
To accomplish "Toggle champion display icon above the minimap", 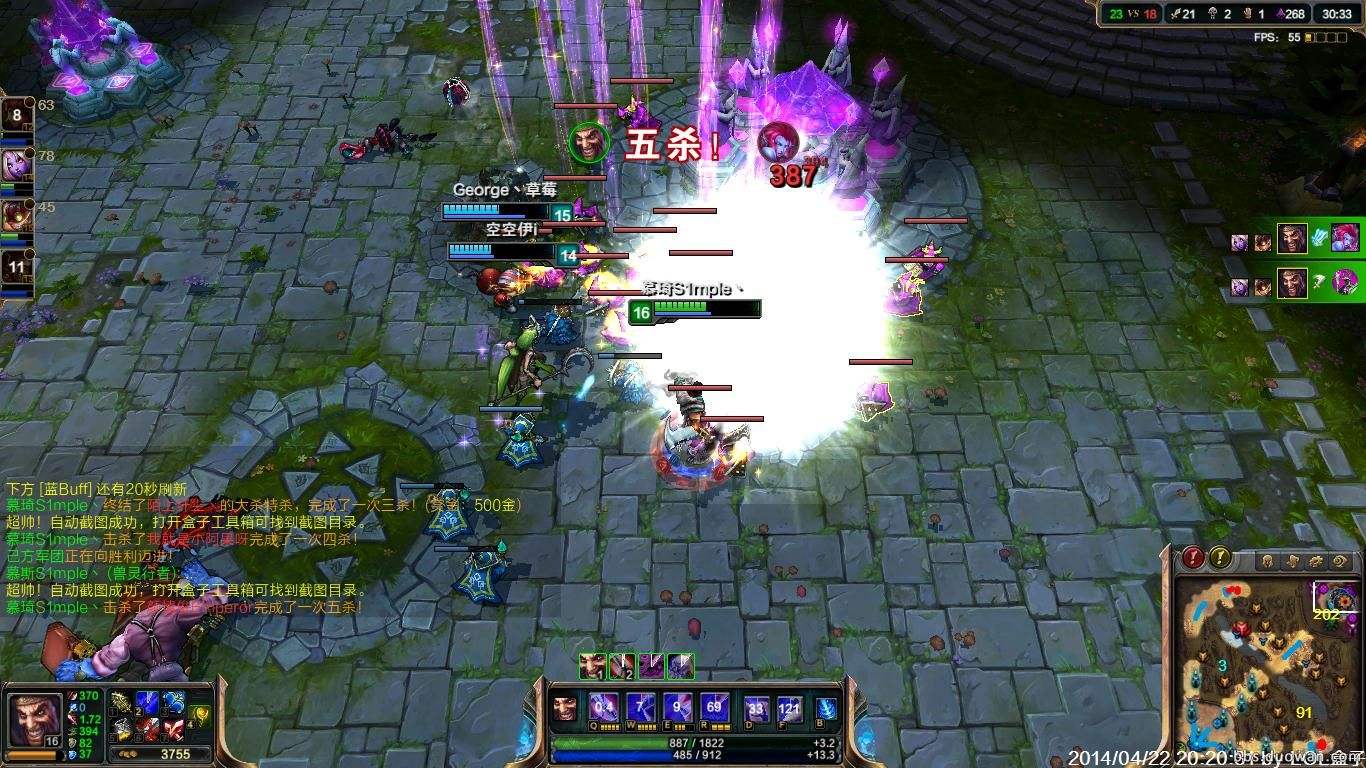I will click(x=1266, y=559).
